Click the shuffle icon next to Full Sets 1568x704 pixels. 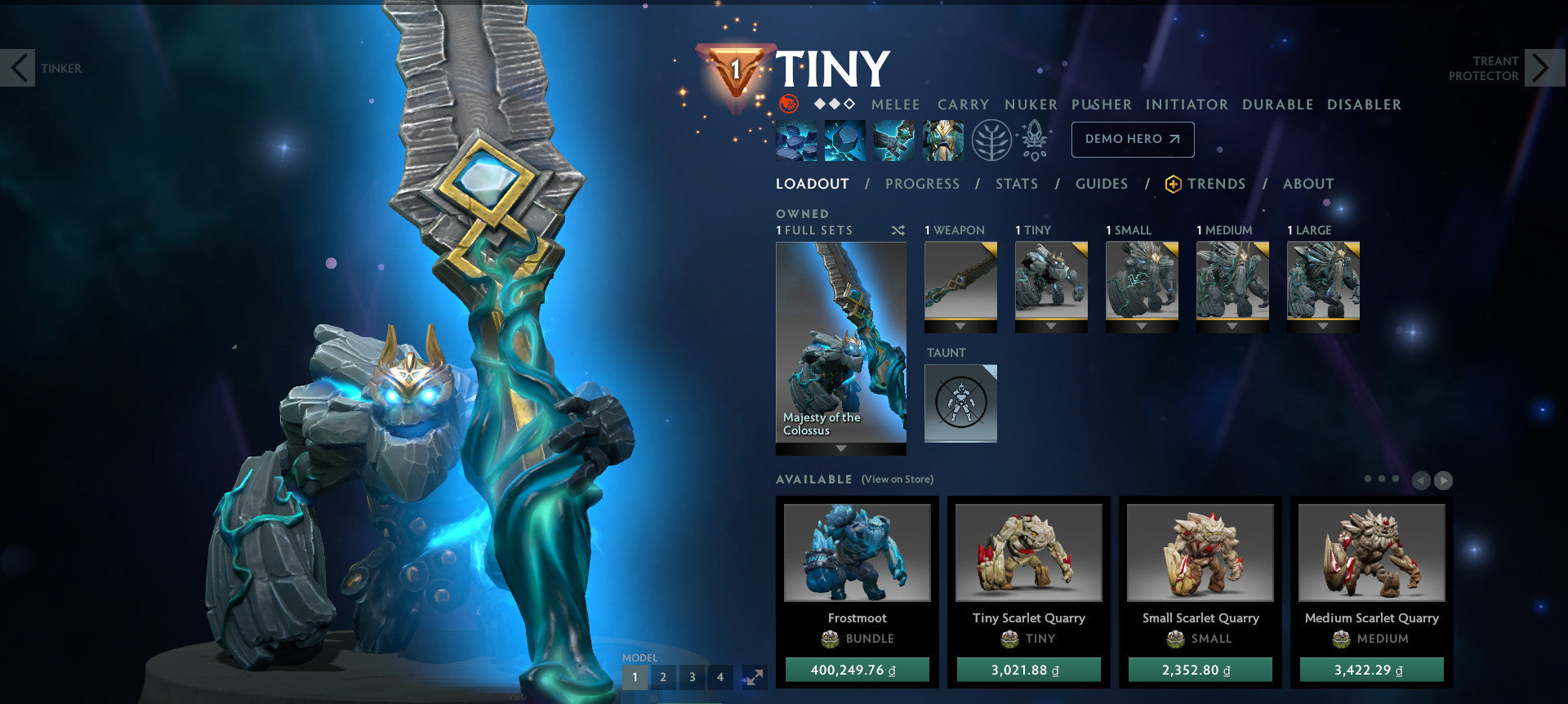point(897,230)
